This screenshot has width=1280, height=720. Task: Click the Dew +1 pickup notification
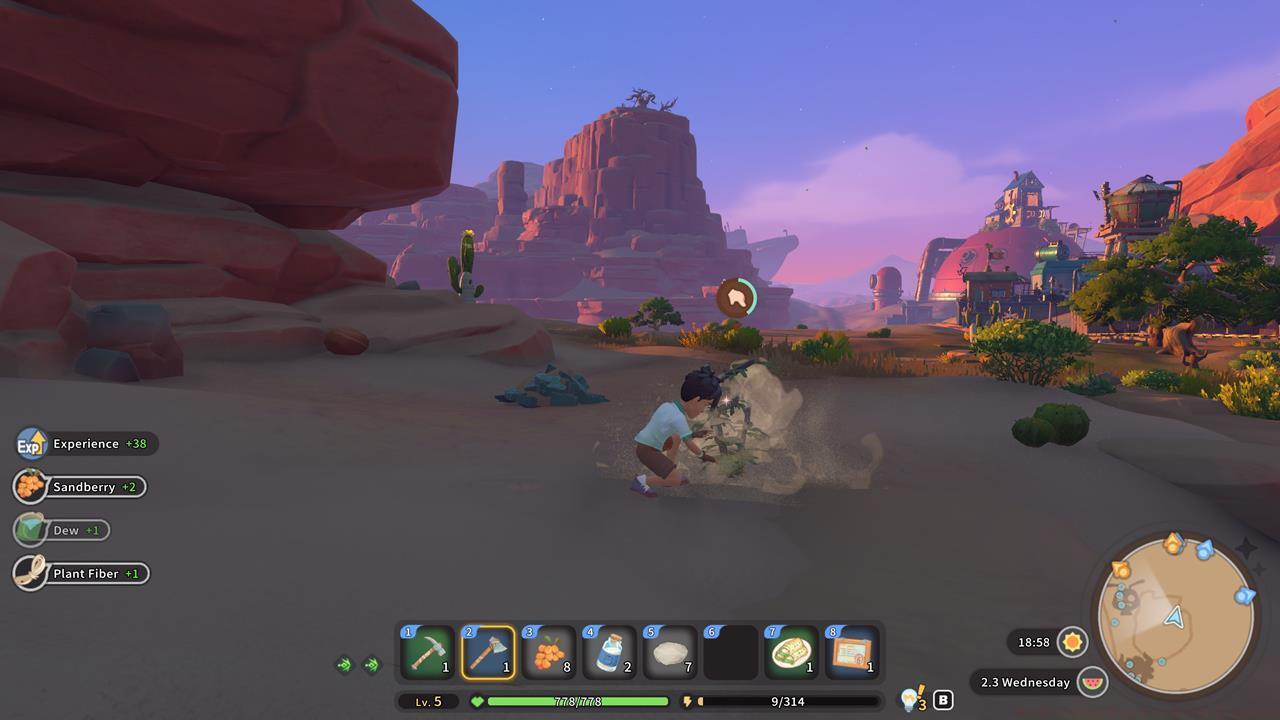click(x=66, y=530)
